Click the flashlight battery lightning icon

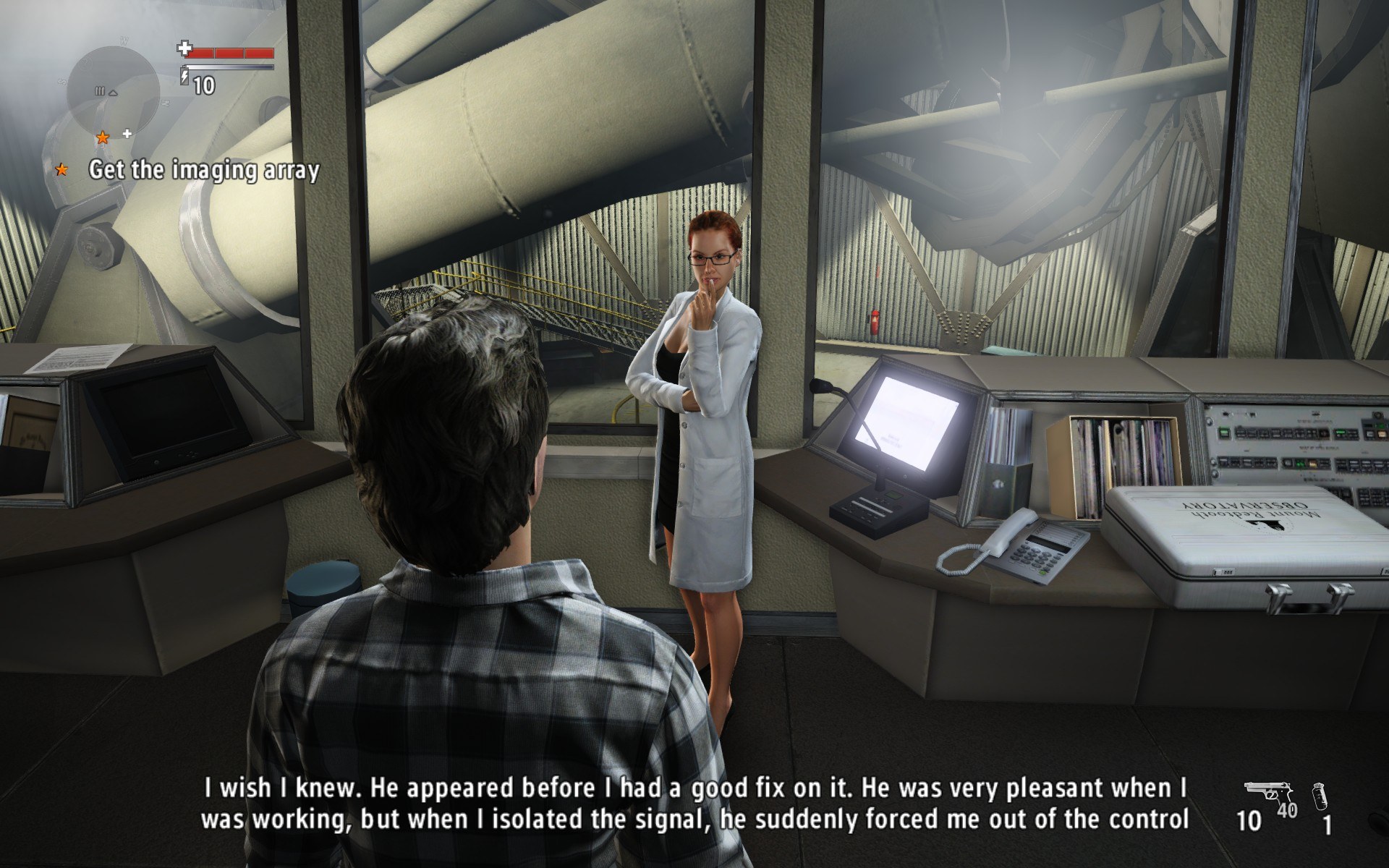[x=184, y=76]
